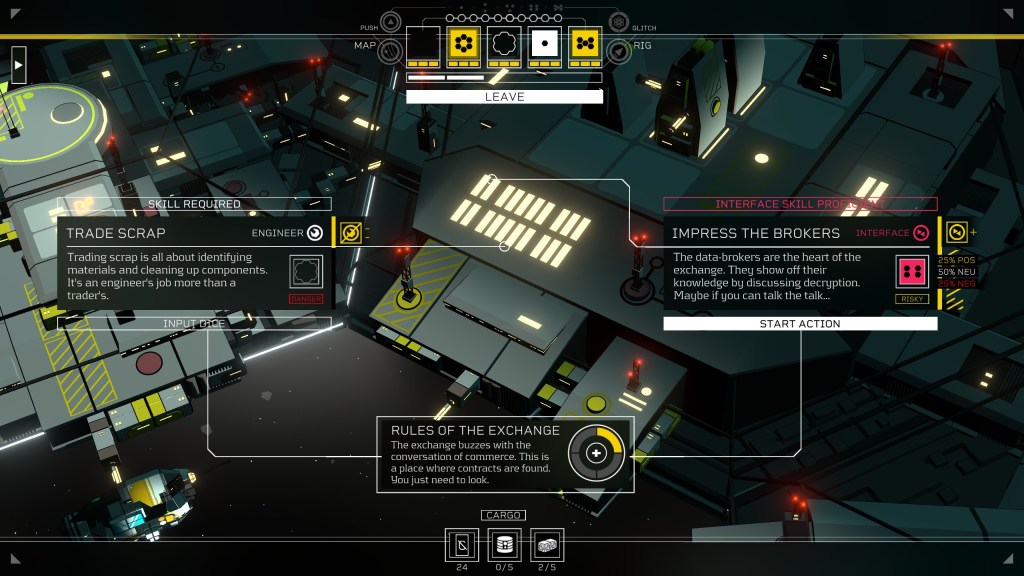Select the cryo chits cargo slot showing 24
Viewport: 1024px width, 576px height.
click(x=461, y=545)
